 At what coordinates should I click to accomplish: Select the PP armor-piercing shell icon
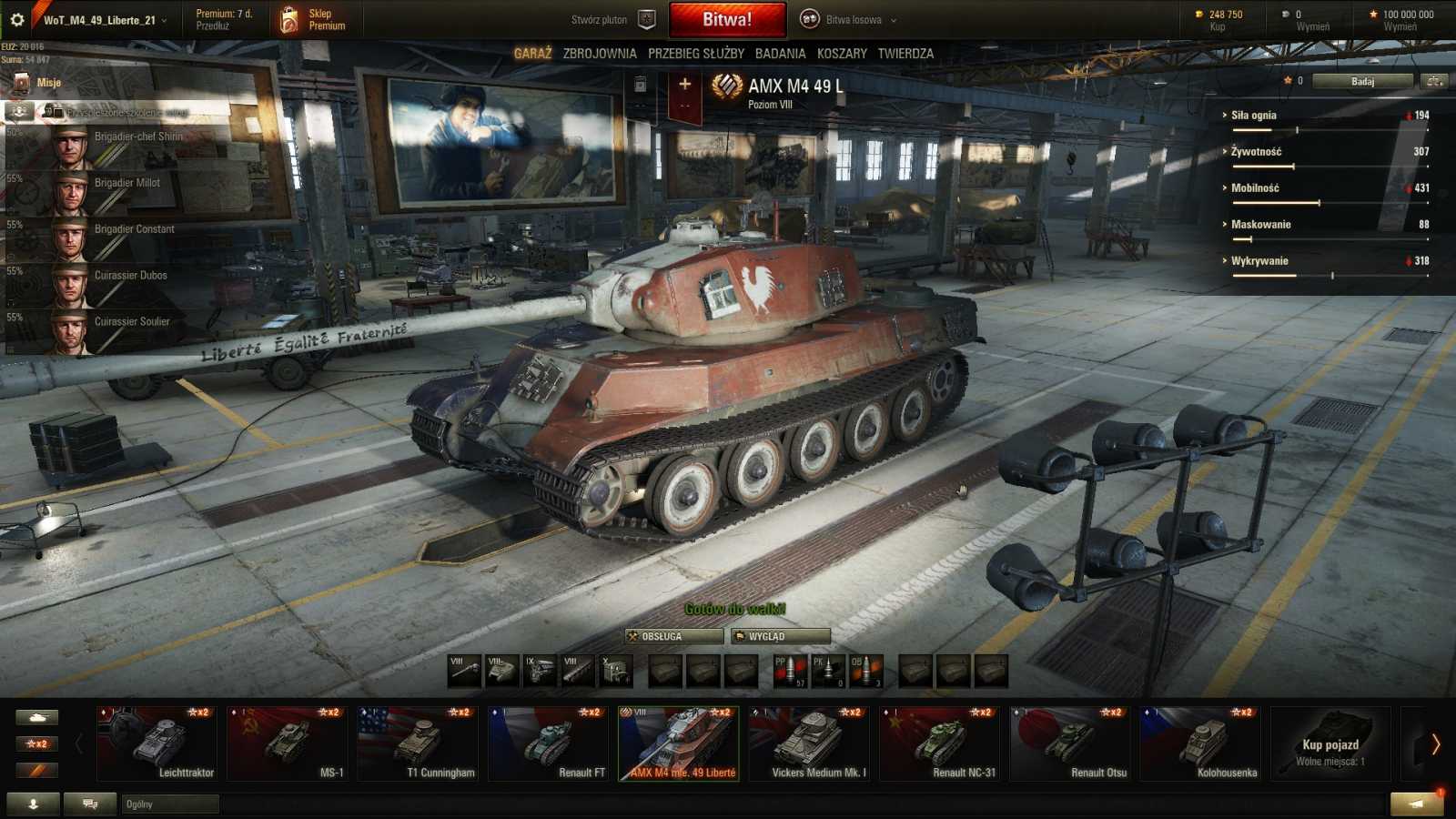[x=792, y=670]
